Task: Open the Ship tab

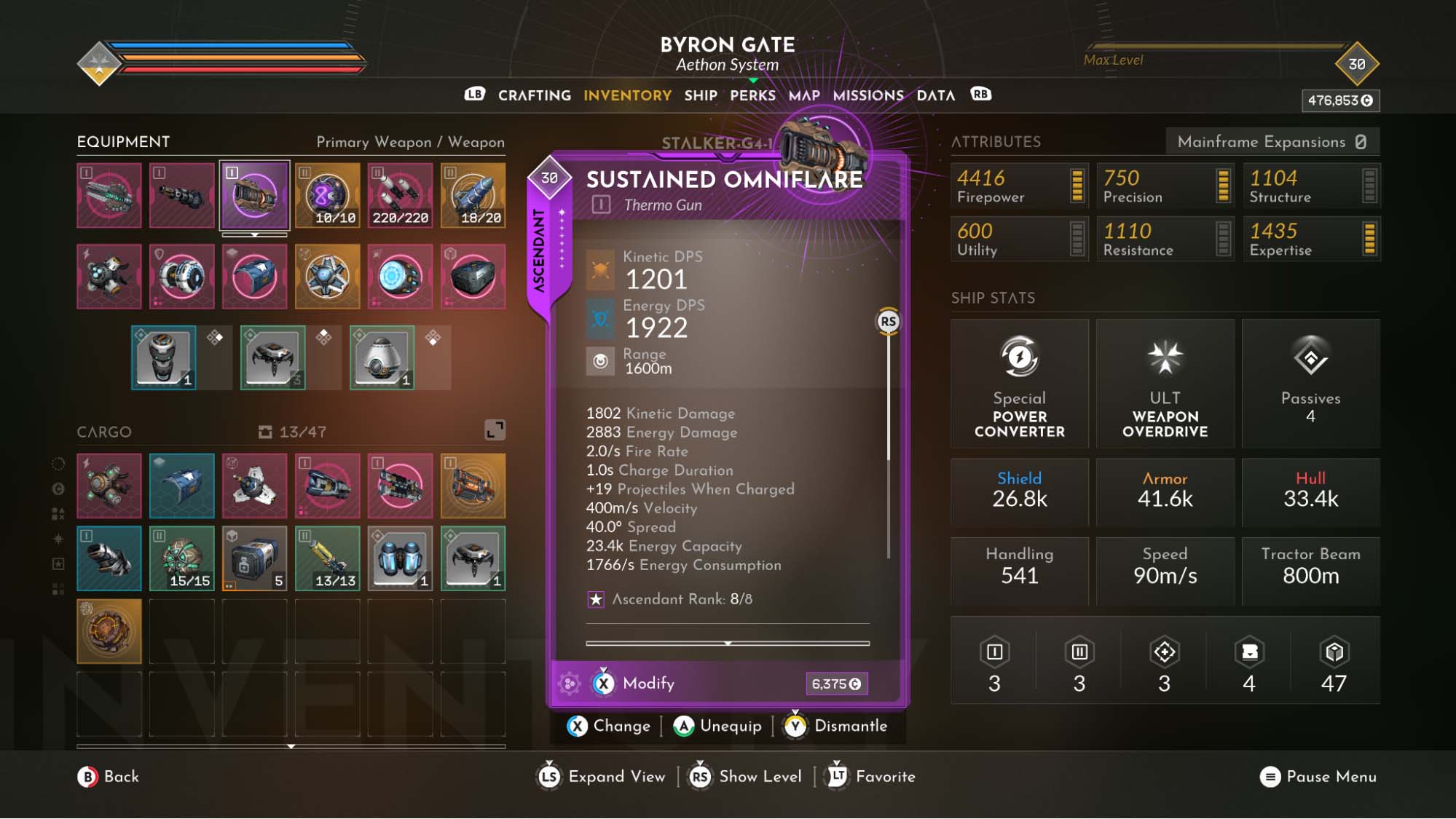Action: click(x=700, y=95)
